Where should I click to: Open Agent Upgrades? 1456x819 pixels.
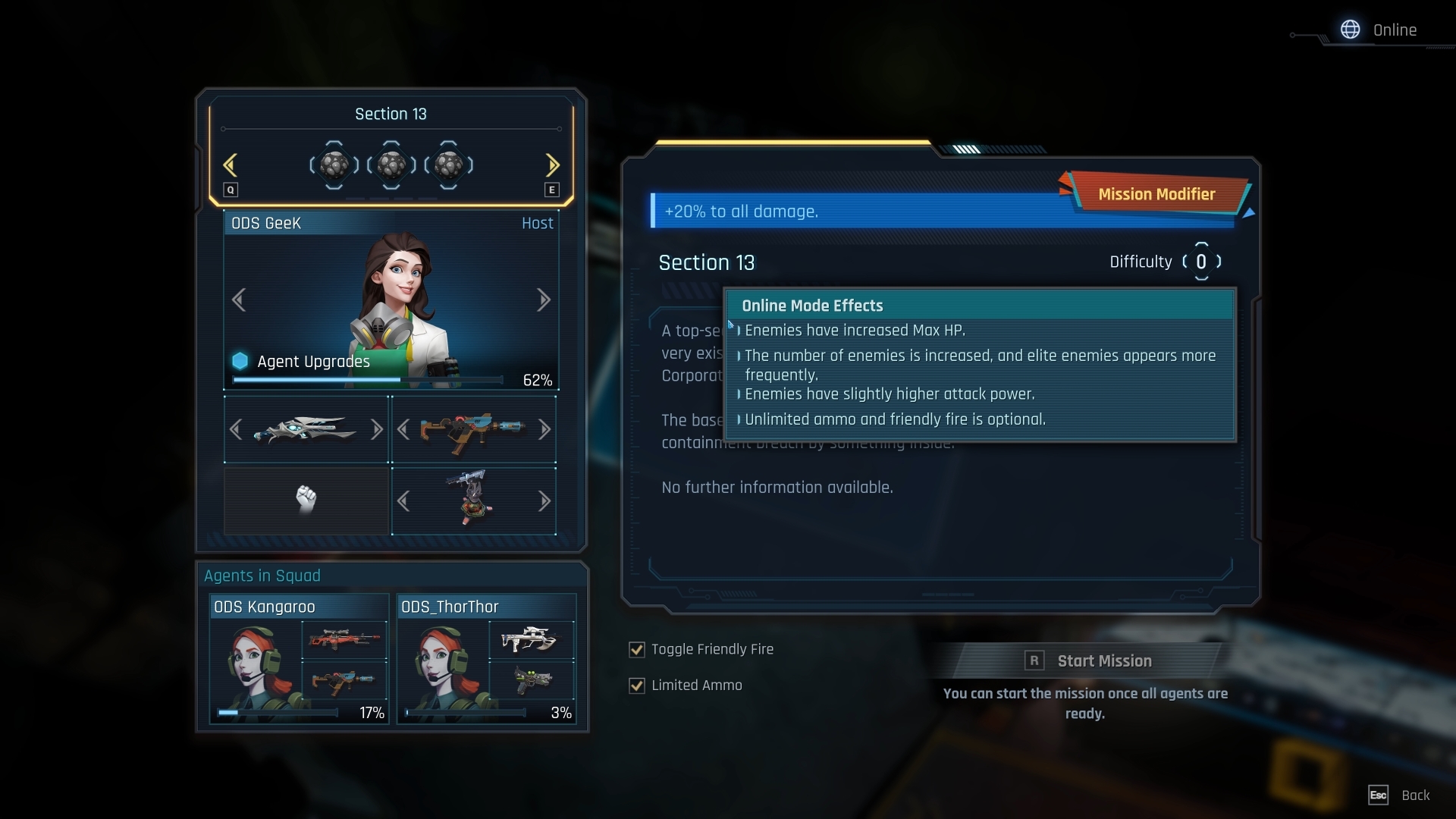313,362
